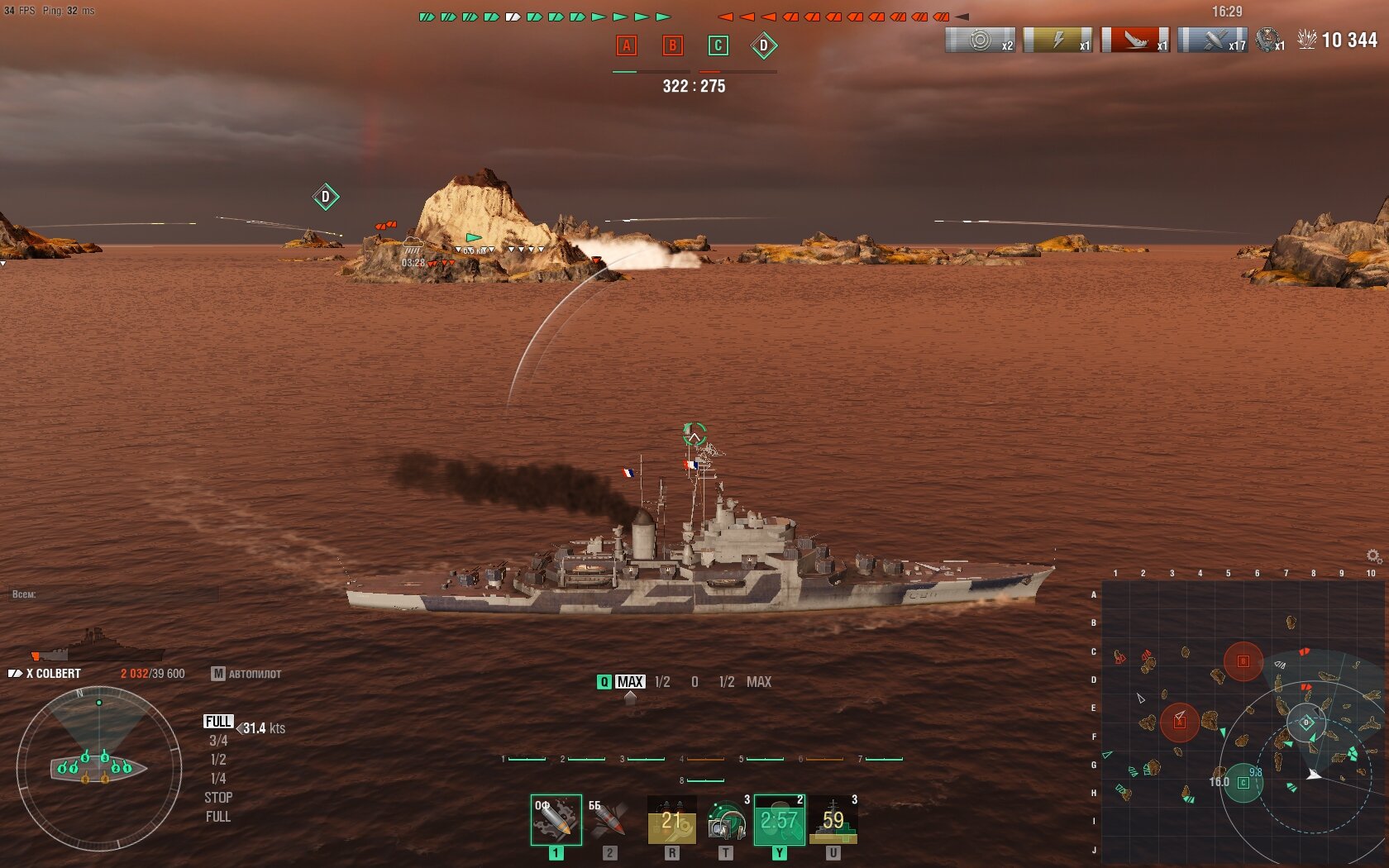Click control point C on the minimap

1243,782
